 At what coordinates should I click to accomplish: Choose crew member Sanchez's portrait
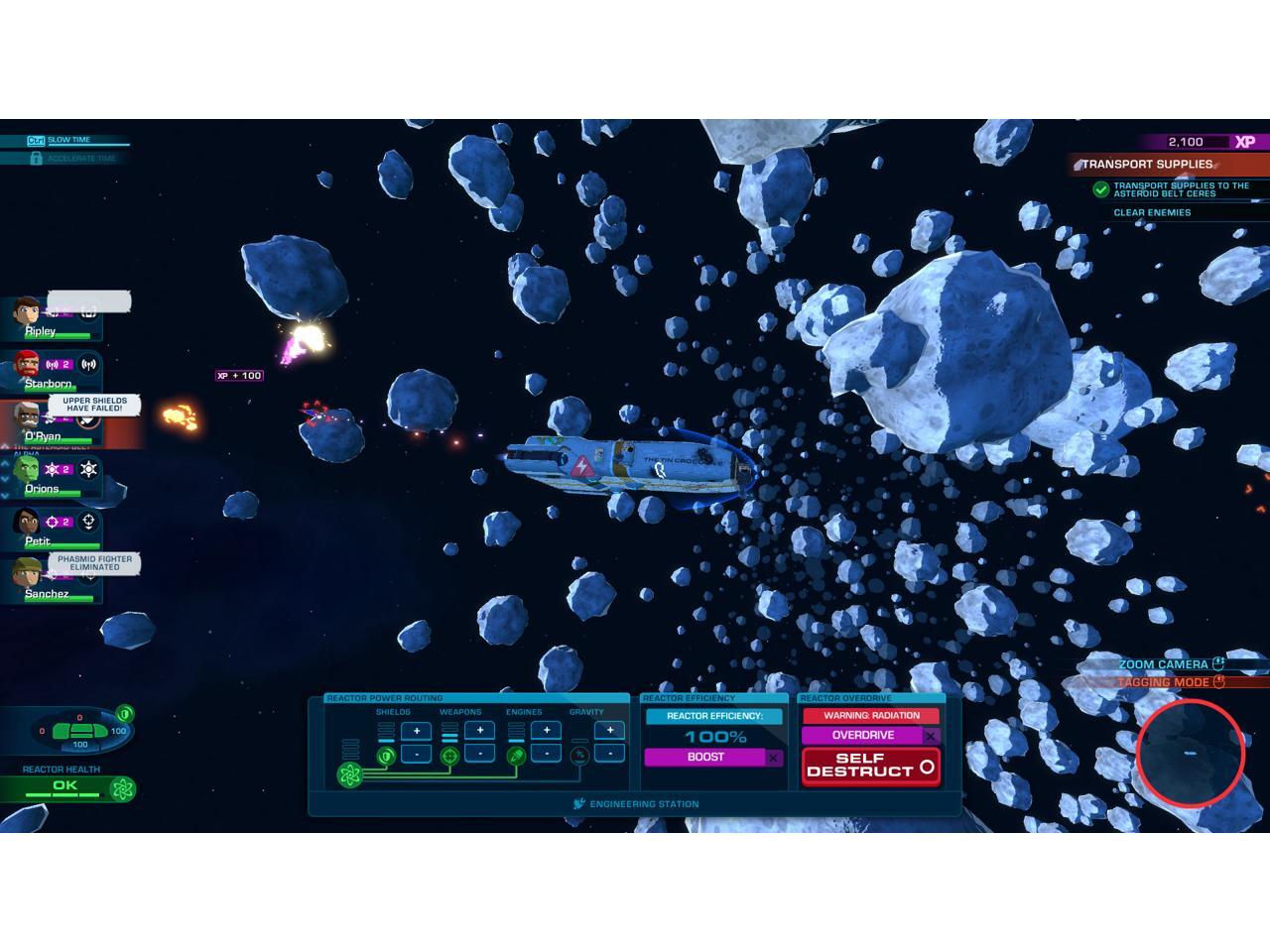(27, 576)
